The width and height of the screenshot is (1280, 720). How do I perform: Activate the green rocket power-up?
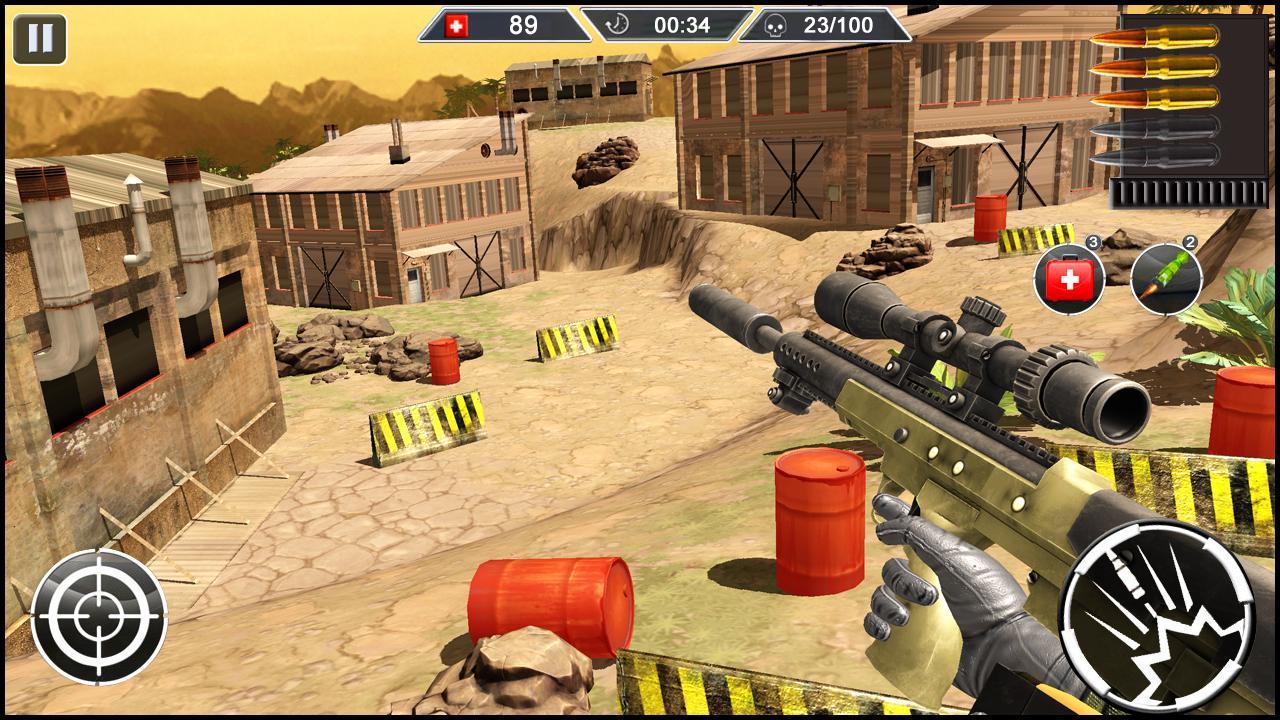[1166, 279]
